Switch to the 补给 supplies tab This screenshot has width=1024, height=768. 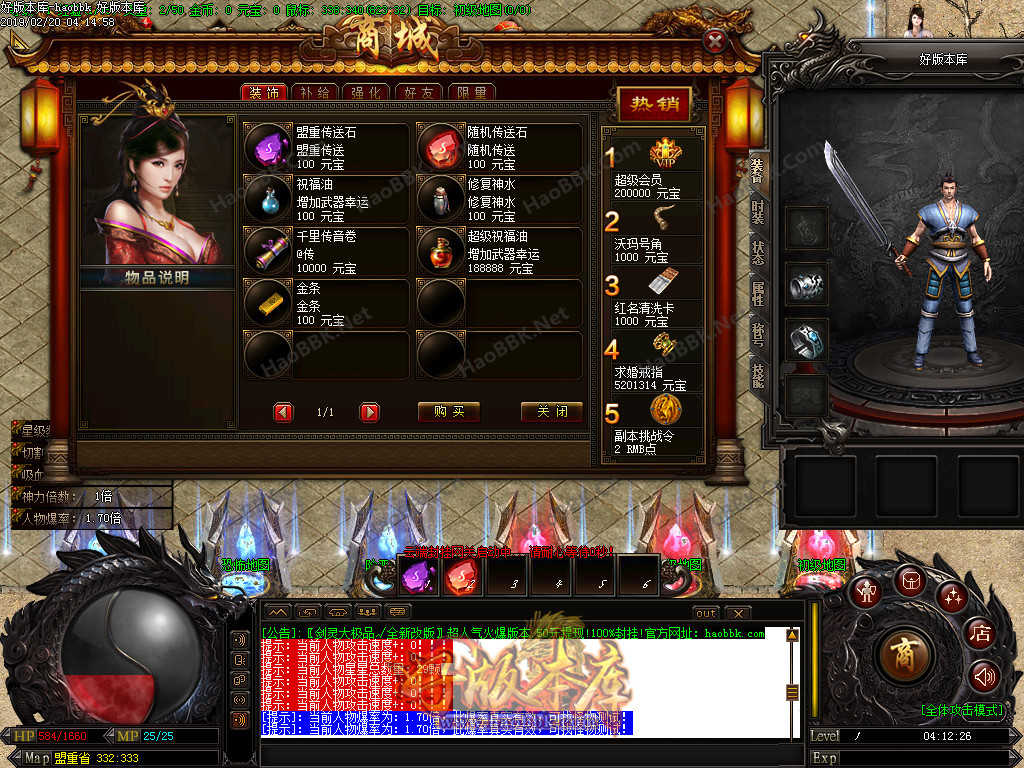[x=314, y=93]
